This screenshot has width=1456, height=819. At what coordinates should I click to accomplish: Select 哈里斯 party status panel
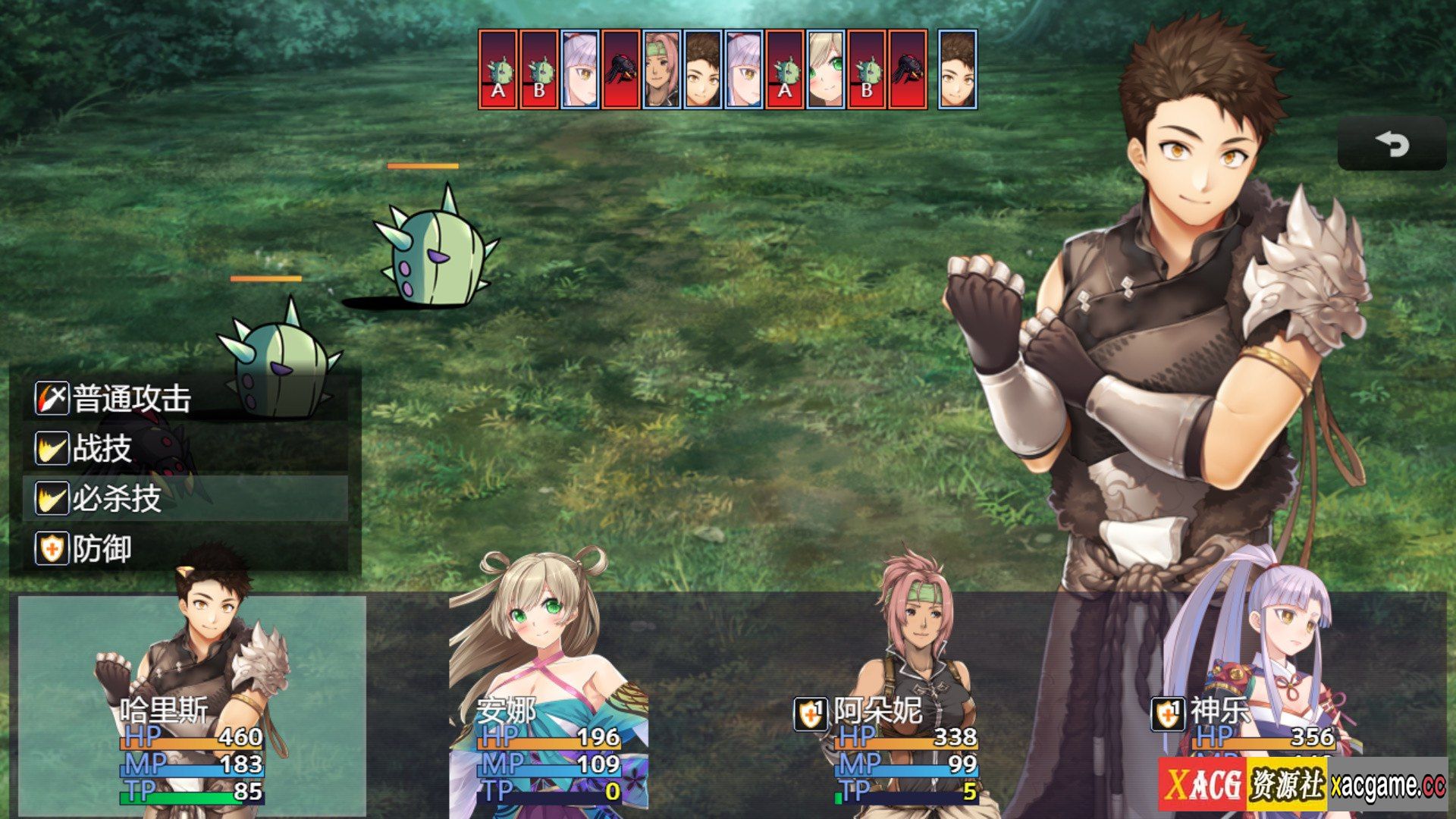(x=192, y=705)
